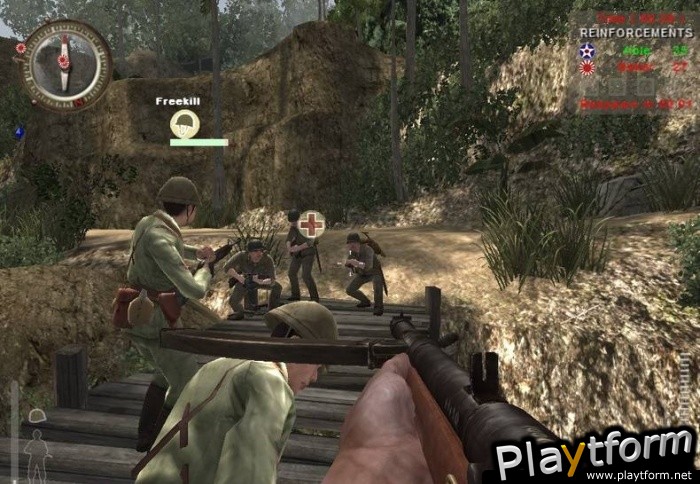Select the Japanese rising sun team icon

[x=586, y=67]
